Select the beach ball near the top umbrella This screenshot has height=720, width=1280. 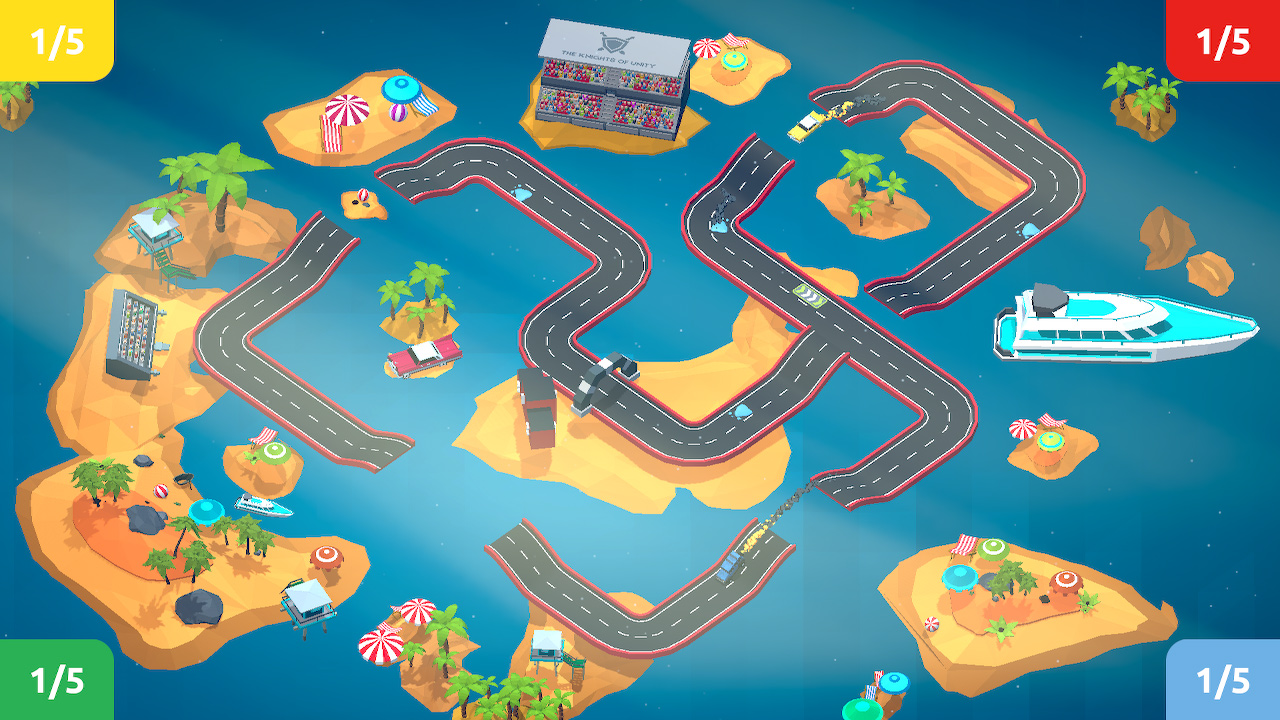[x=397, y=113]
